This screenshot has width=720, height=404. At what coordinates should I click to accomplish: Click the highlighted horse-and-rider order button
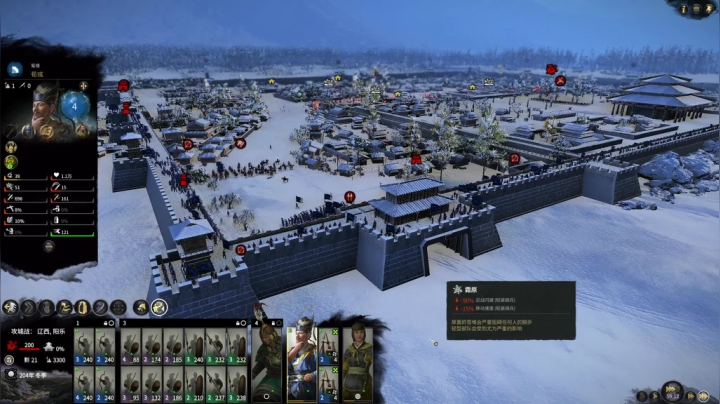pyautogui.click(x=158, y=307)
